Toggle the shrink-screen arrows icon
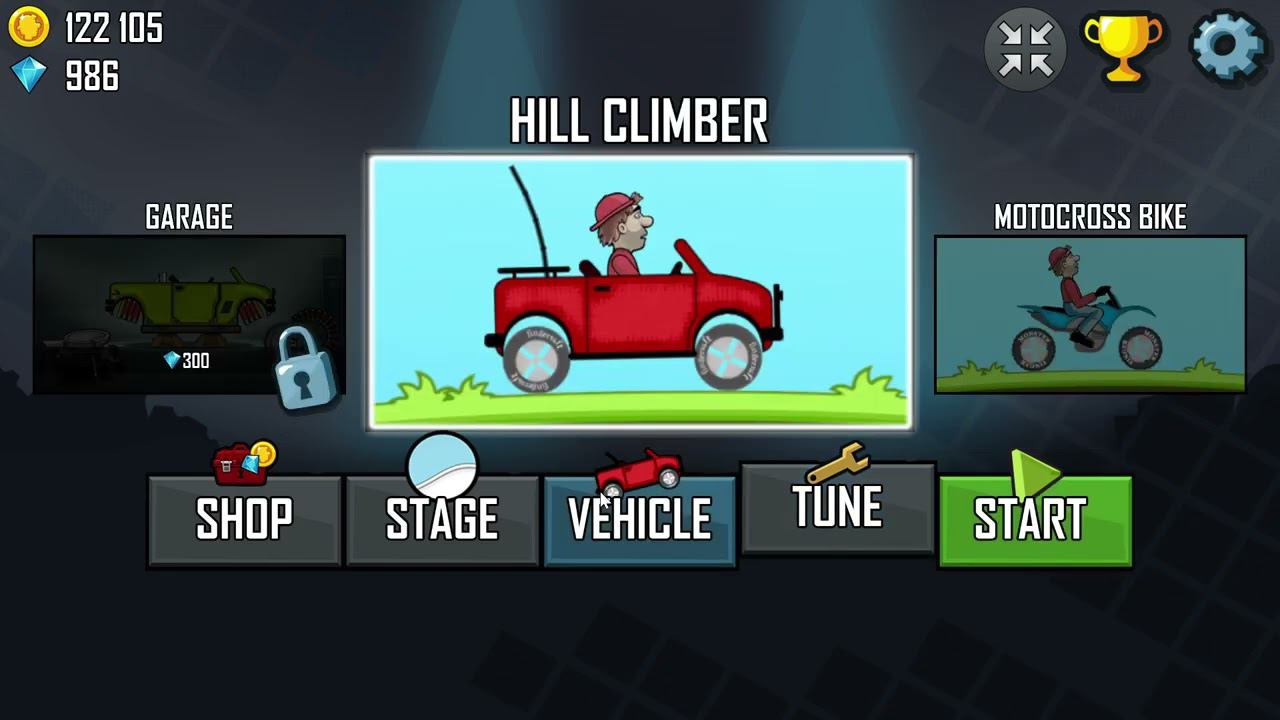1280x720 pixels. tap(1025, 47)
